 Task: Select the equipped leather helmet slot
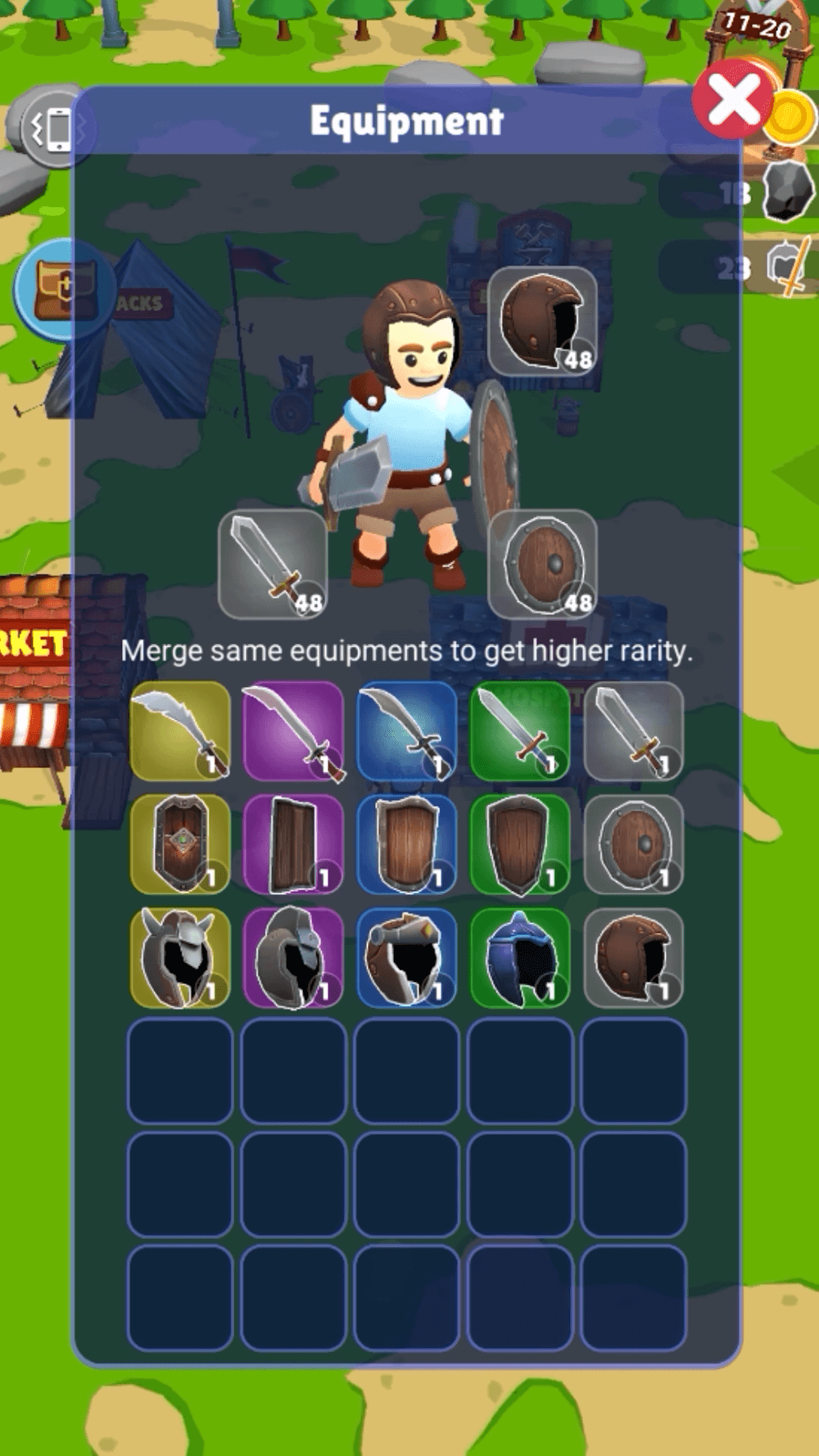coord(542,320)
